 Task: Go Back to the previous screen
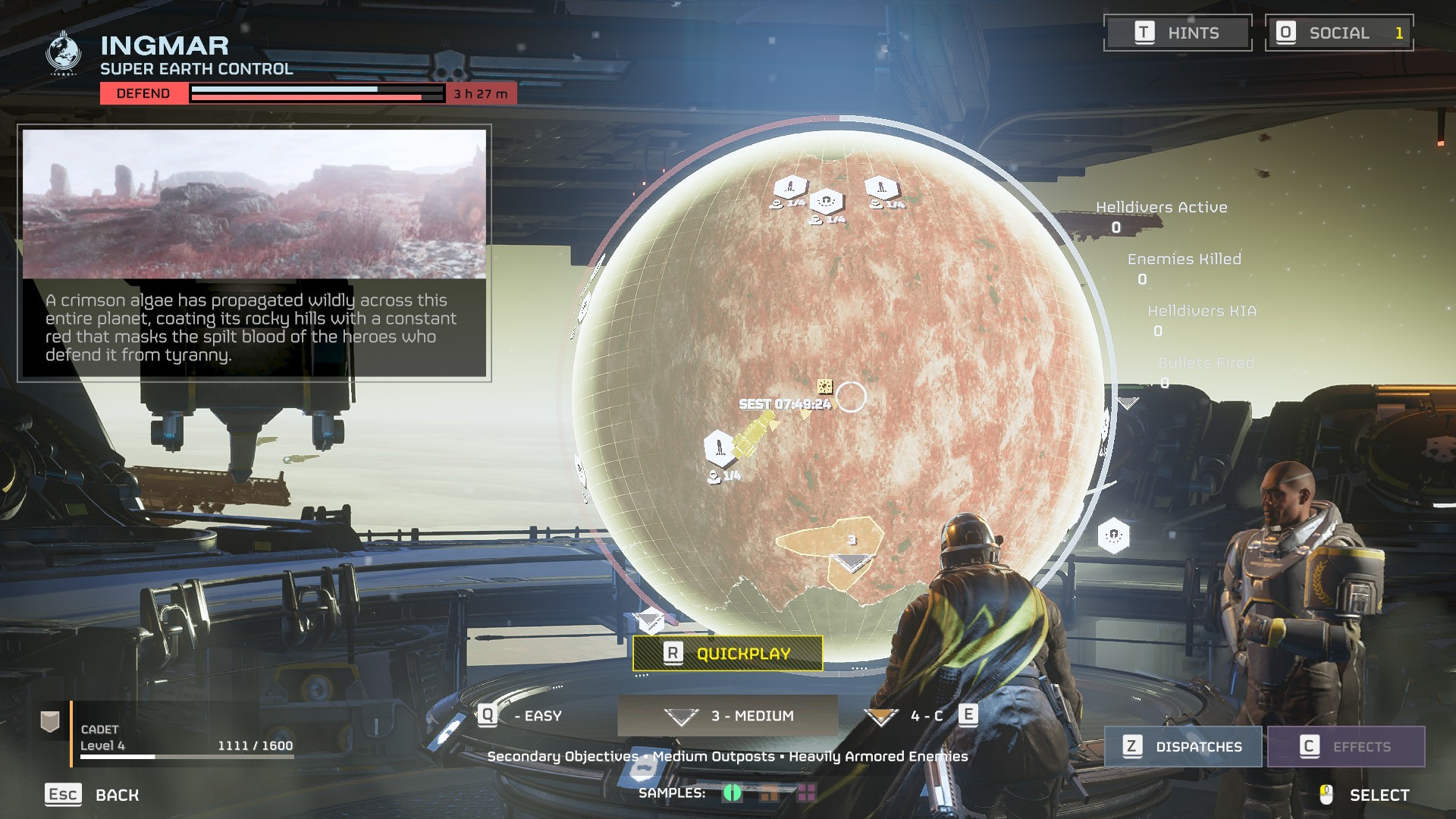(93, 795)
